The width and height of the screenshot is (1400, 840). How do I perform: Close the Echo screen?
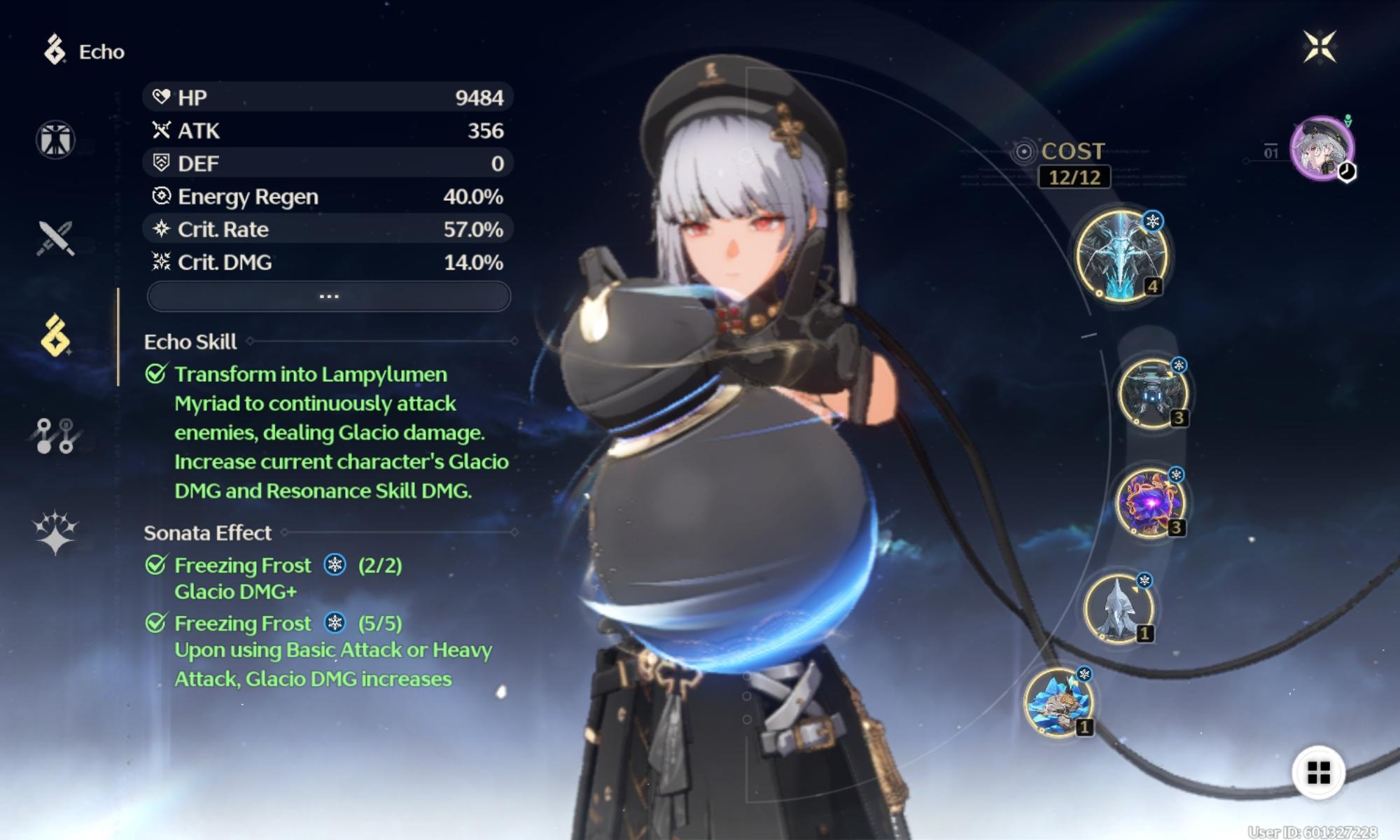(x=1319, y=48)
